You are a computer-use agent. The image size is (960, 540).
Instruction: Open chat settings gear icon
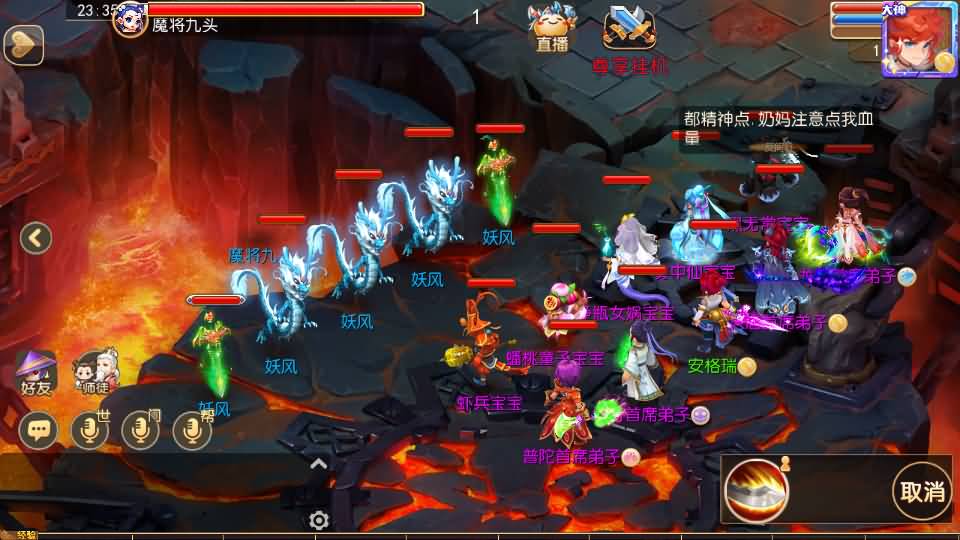(x=319, y=520)
